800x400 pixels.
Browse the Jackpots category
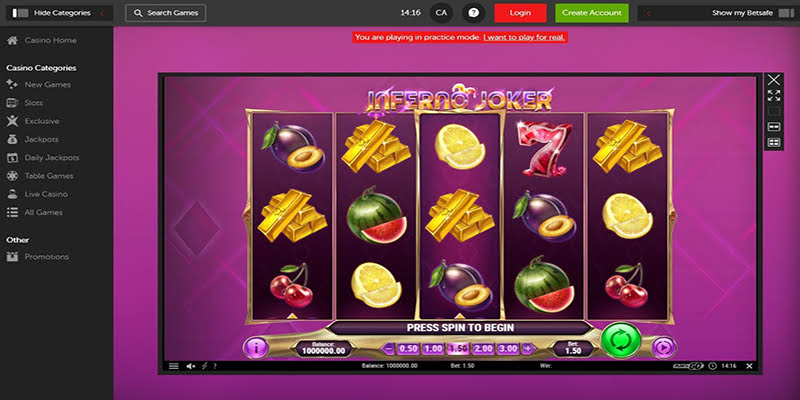[41, 139]
